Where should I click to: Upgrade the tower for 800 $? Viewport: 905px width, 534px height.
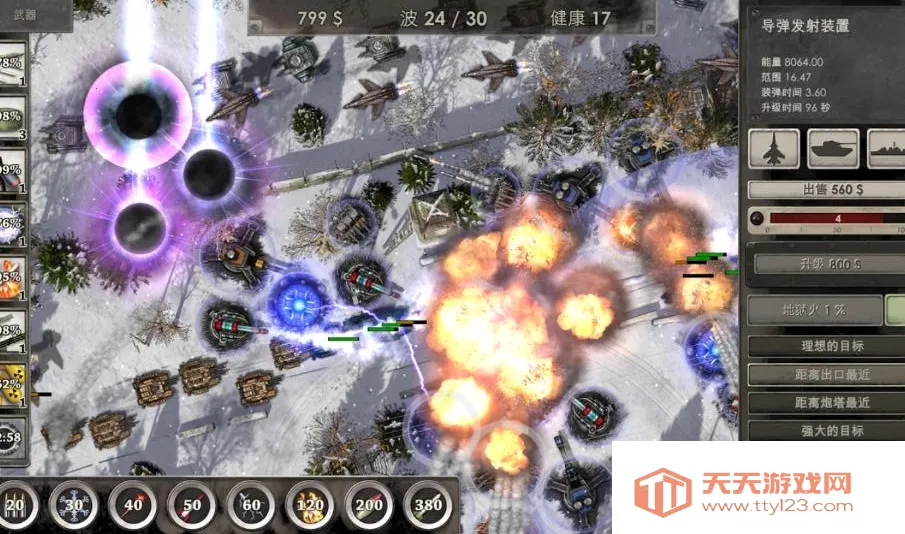coord(819,265)
